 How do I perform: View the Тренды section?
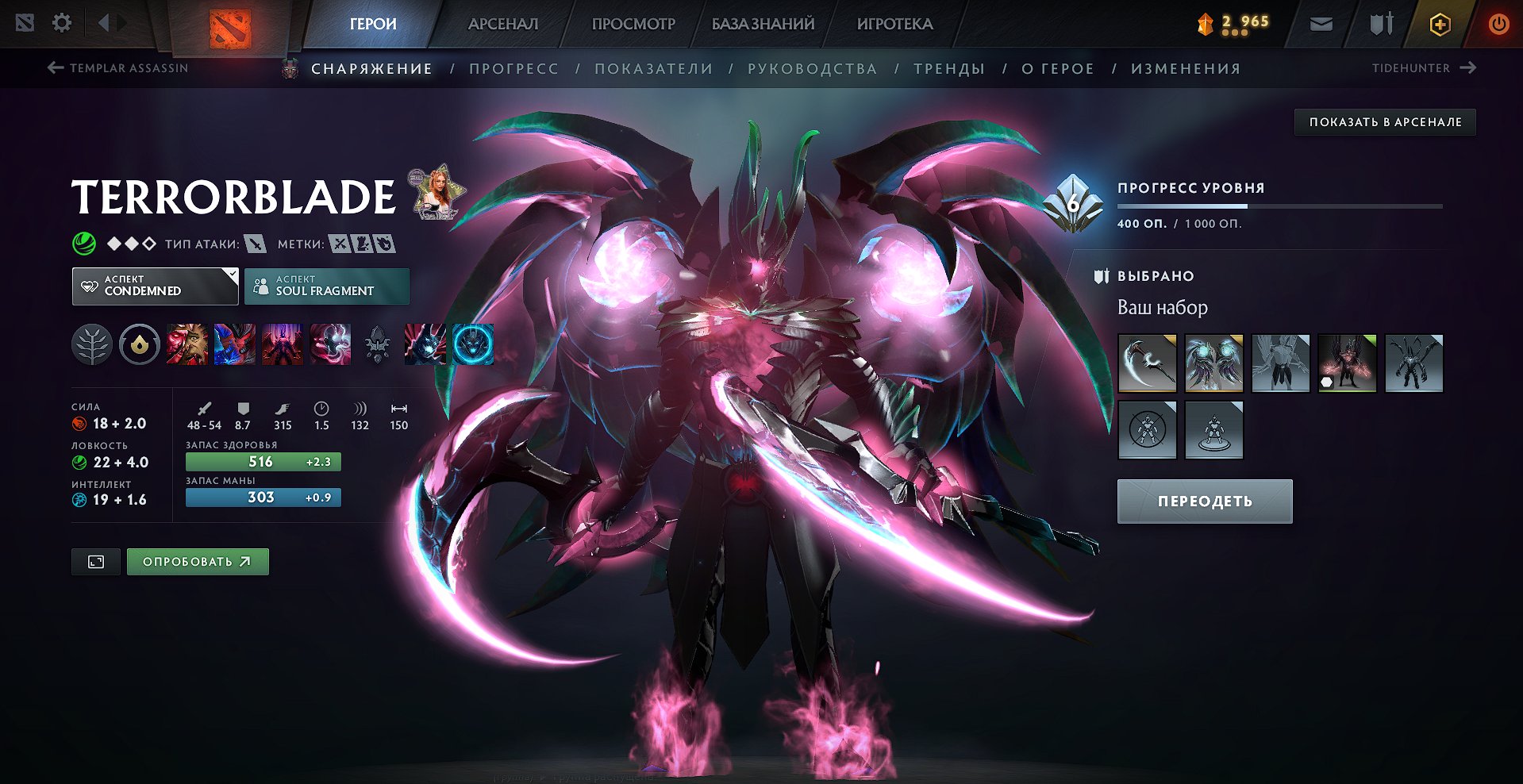click(x=949, y=69)
